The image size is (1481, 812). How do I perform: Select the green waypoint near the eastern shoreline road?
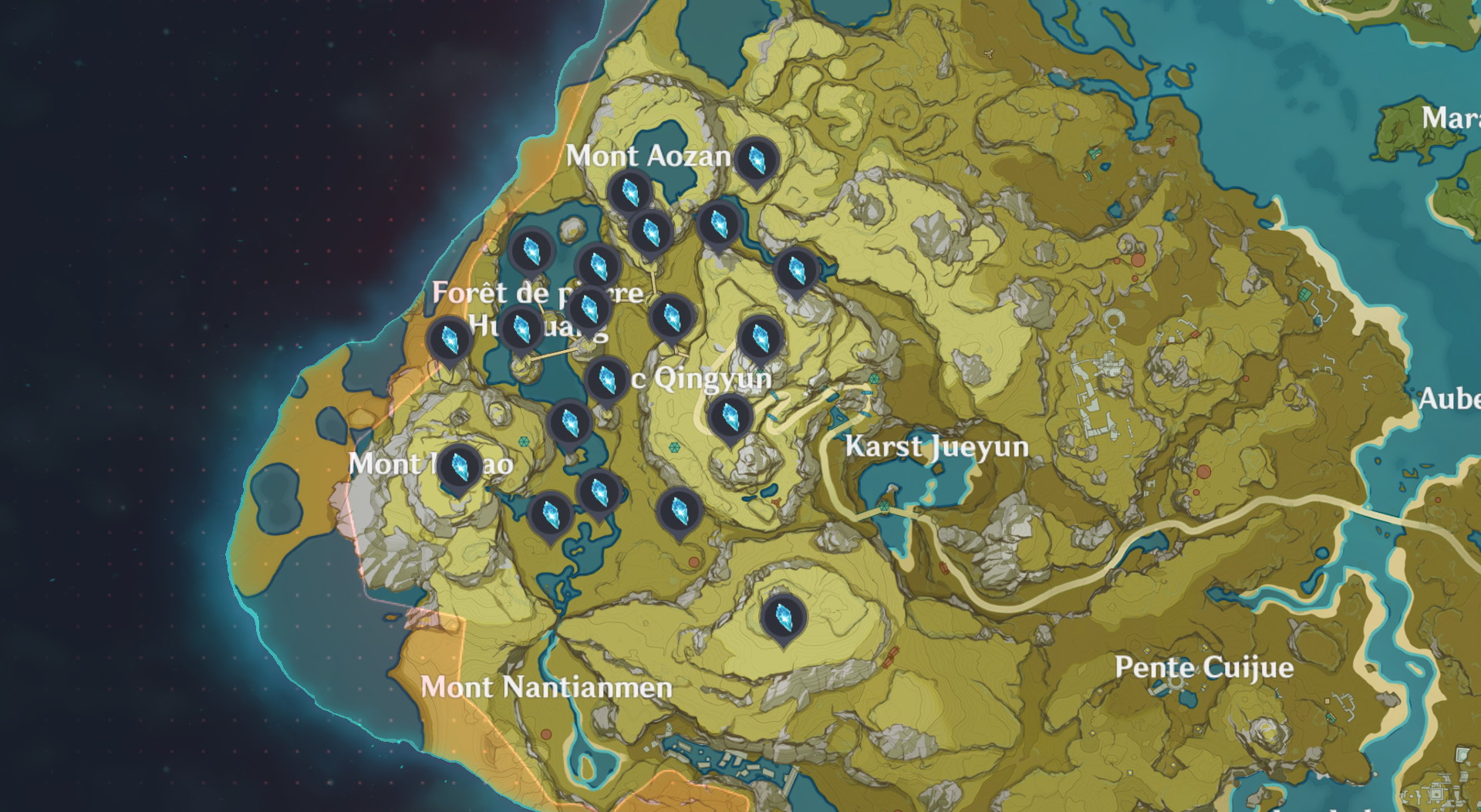pos(884,506)
